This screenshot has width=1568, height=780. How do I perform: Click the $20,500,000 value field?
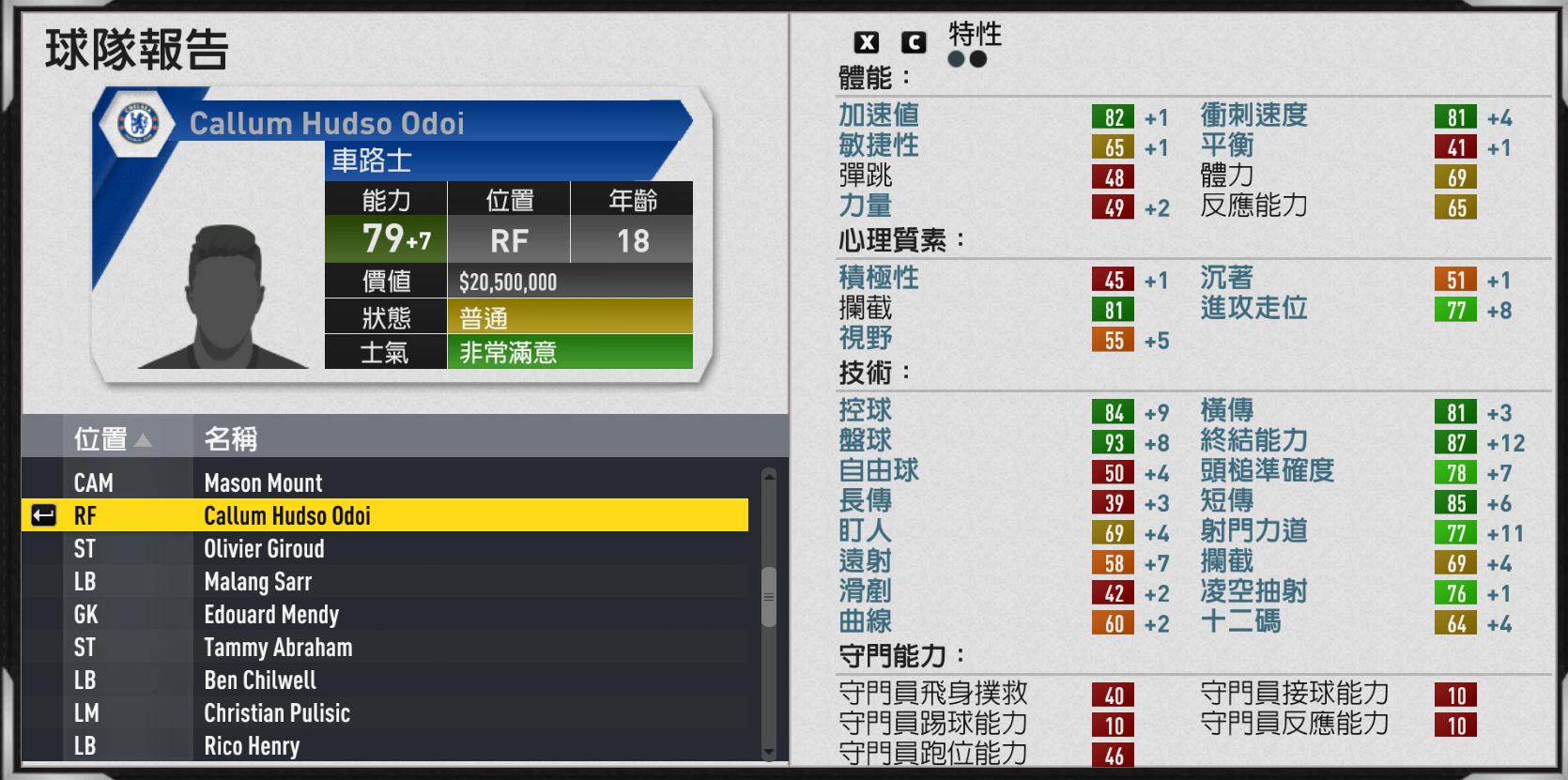507,281
